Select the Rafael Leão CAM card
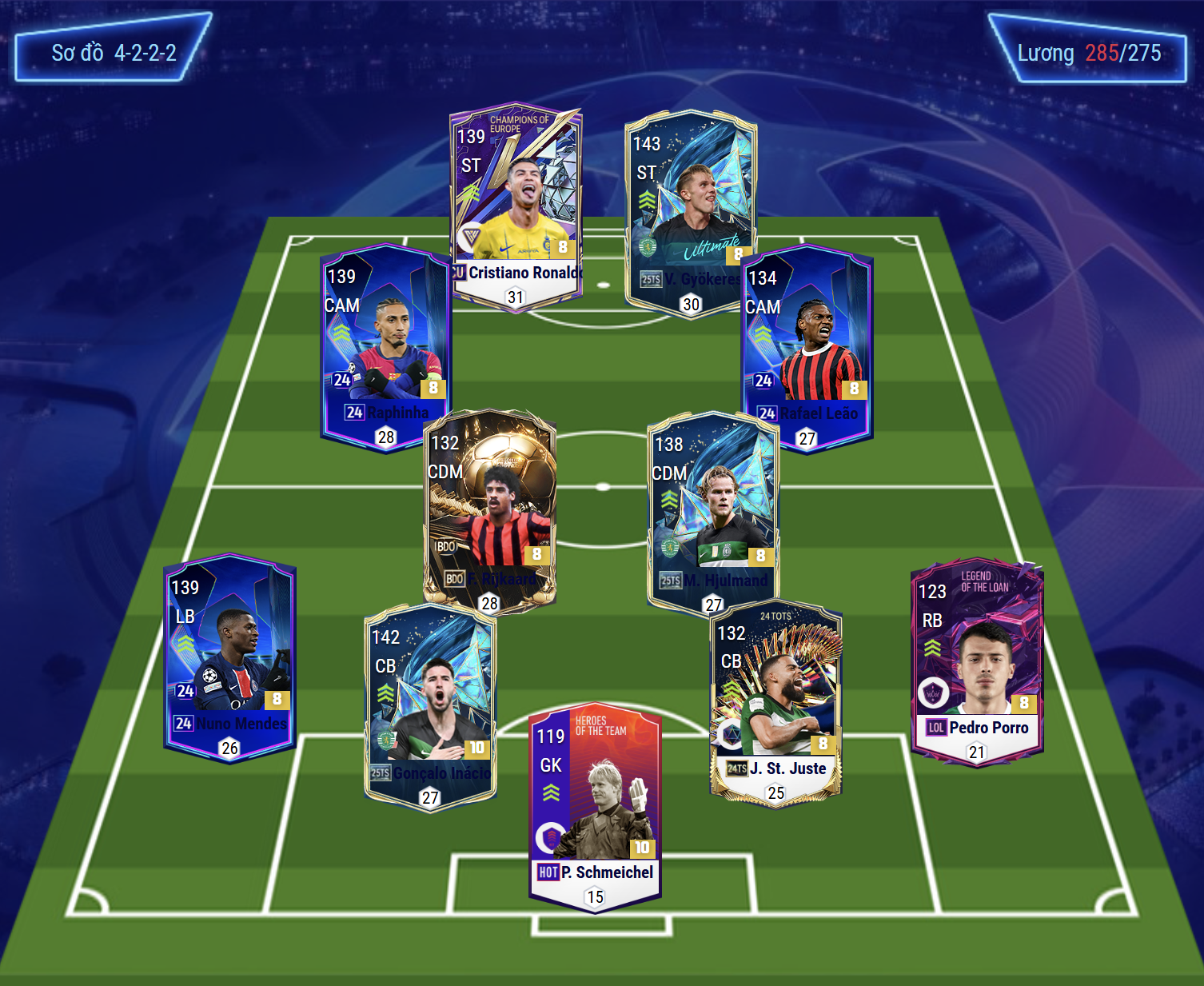1204x986 pixels. [x=807, y=344]
